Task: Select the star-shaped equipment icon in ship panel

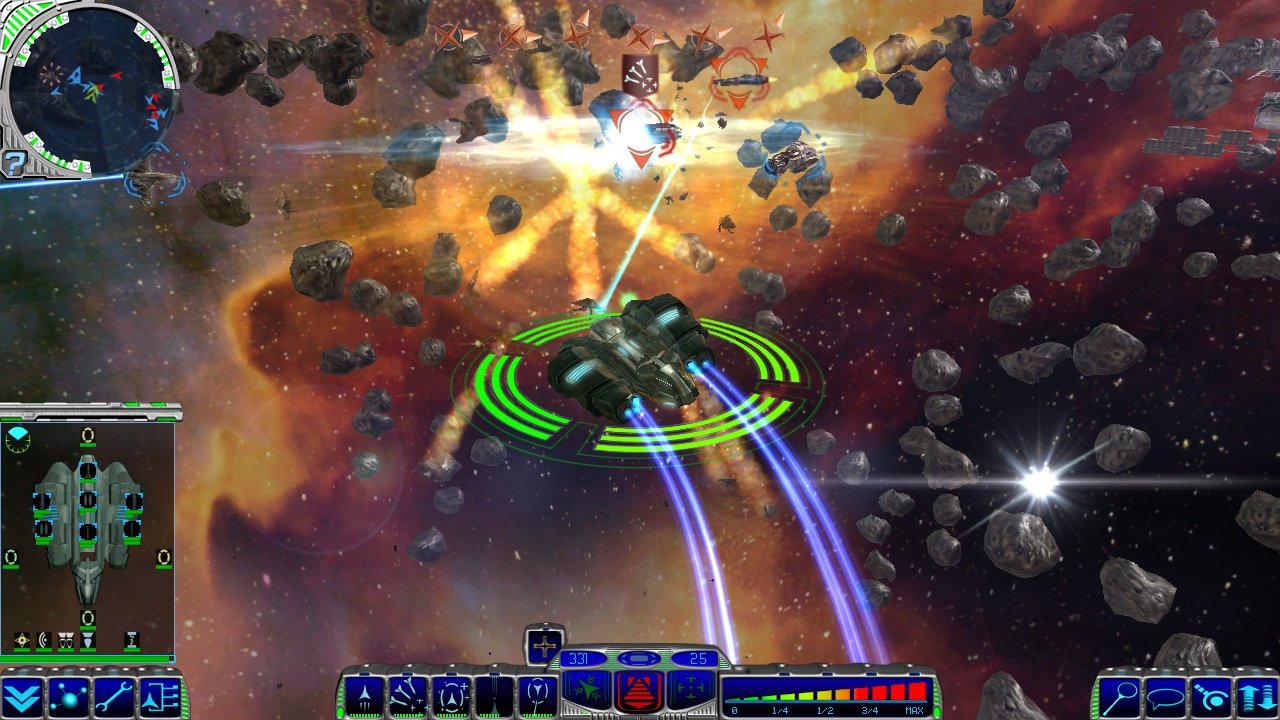Action: click(x=21, y=640)
